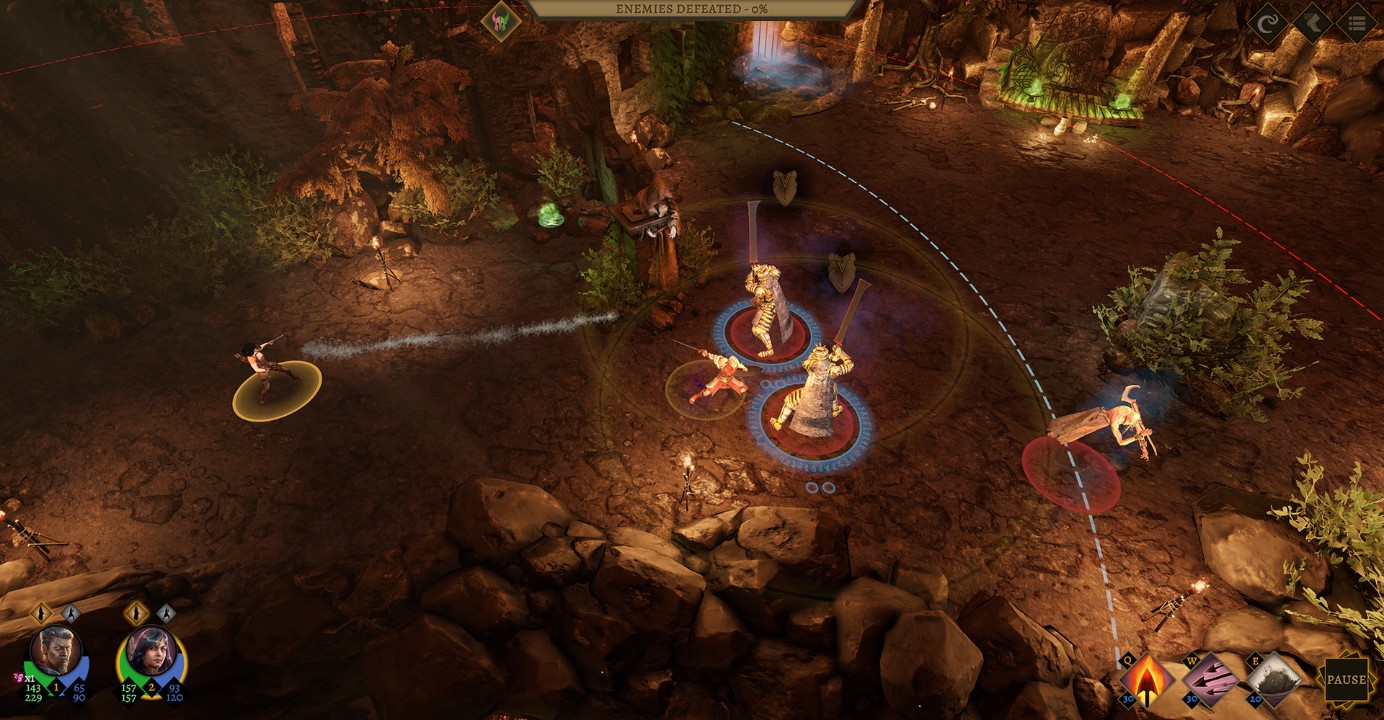Open the horned helmet objective icon
Viewport: 1384px width, 720px height.
500,21
